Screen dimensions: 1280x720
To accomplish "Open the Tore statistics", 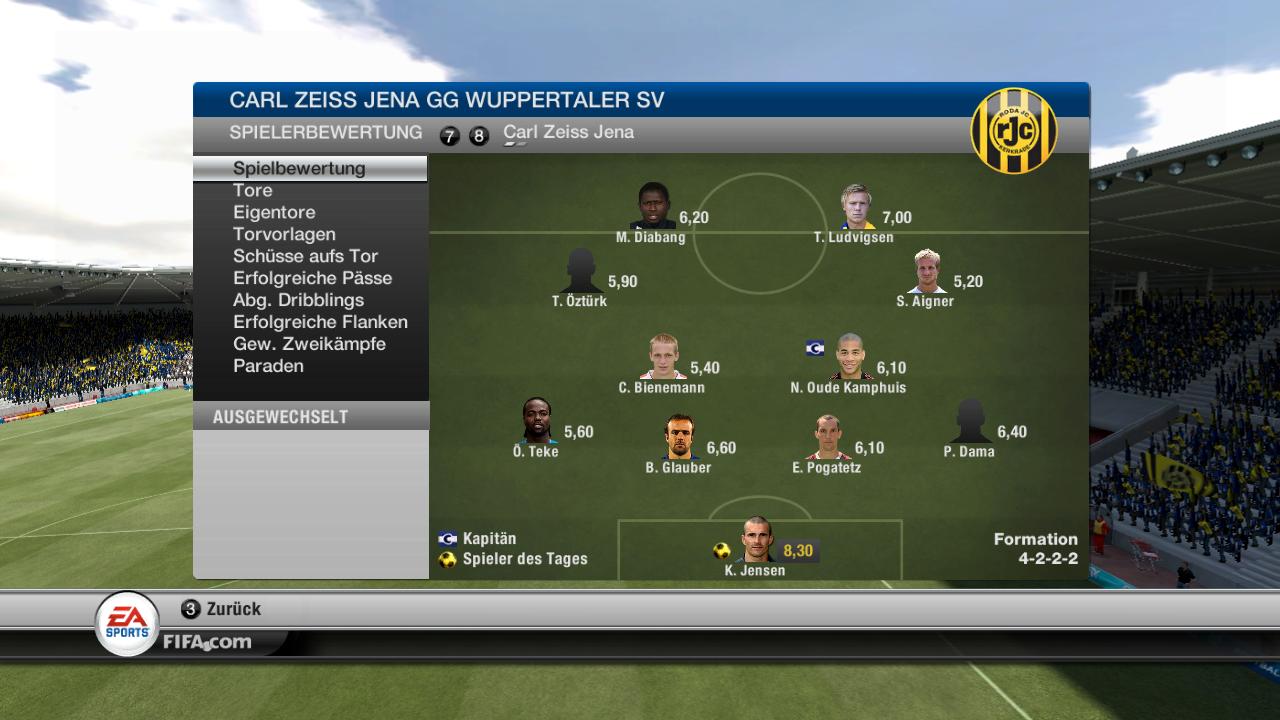I will point(253,190).
